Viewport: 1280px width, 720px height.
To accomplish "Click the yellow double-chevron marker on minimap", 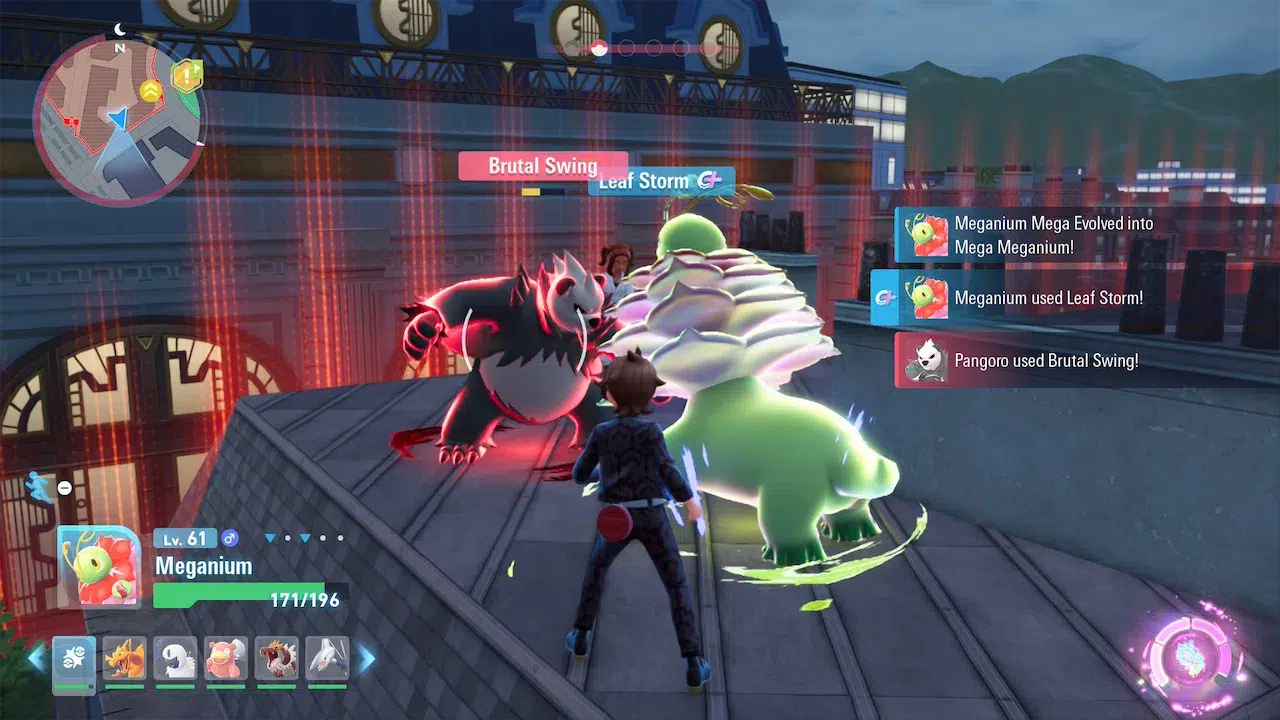I will pos(151,92).
